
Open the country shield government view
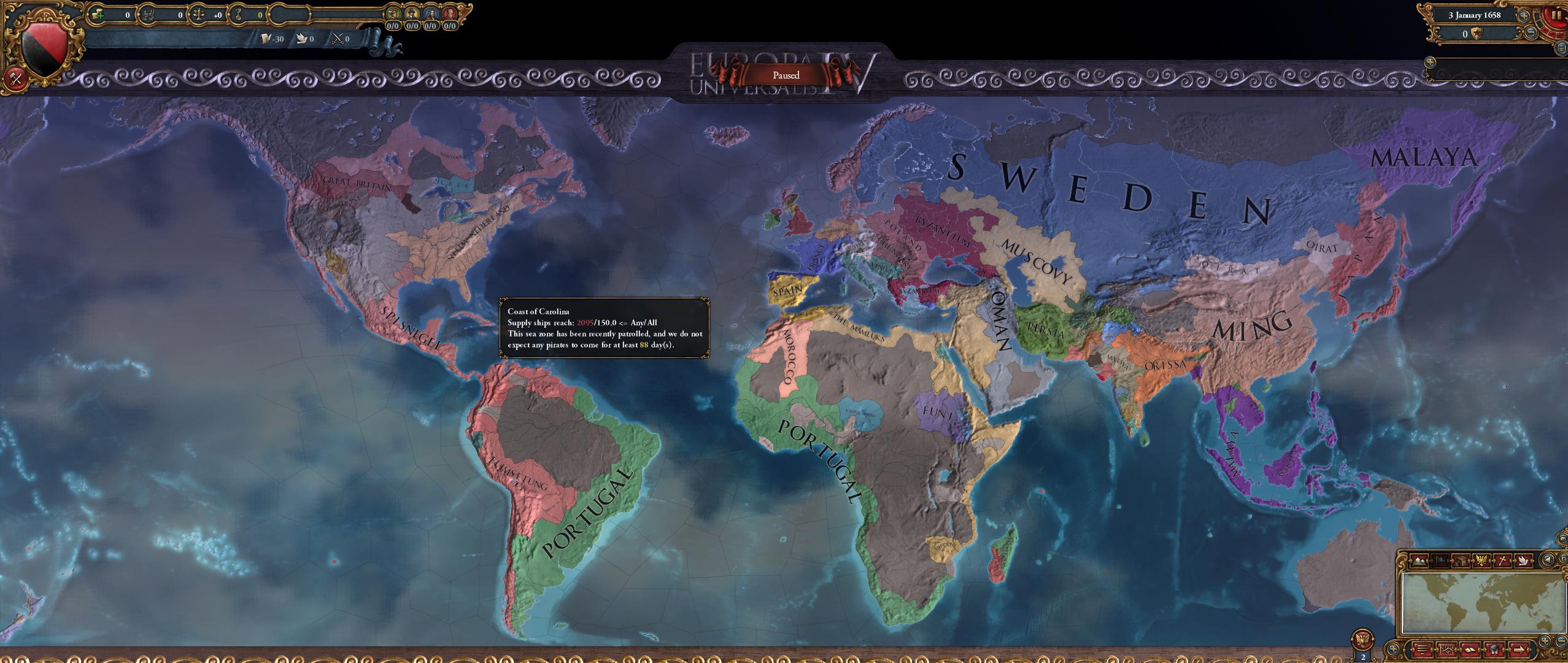click(x=39, y=45)
